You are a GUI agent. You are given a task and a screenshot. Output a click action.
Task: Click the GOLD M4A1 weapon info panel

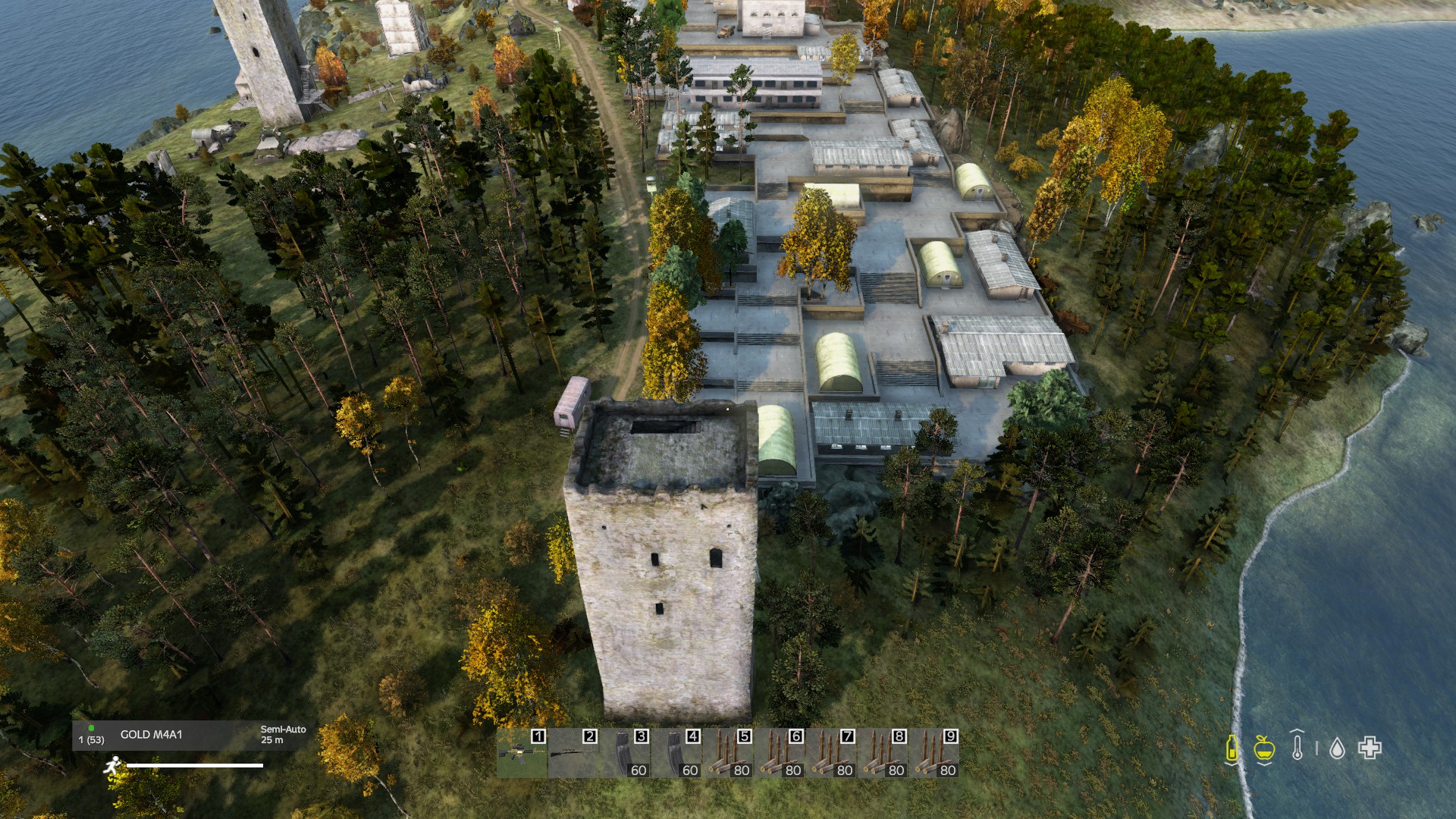pos(190,735)
